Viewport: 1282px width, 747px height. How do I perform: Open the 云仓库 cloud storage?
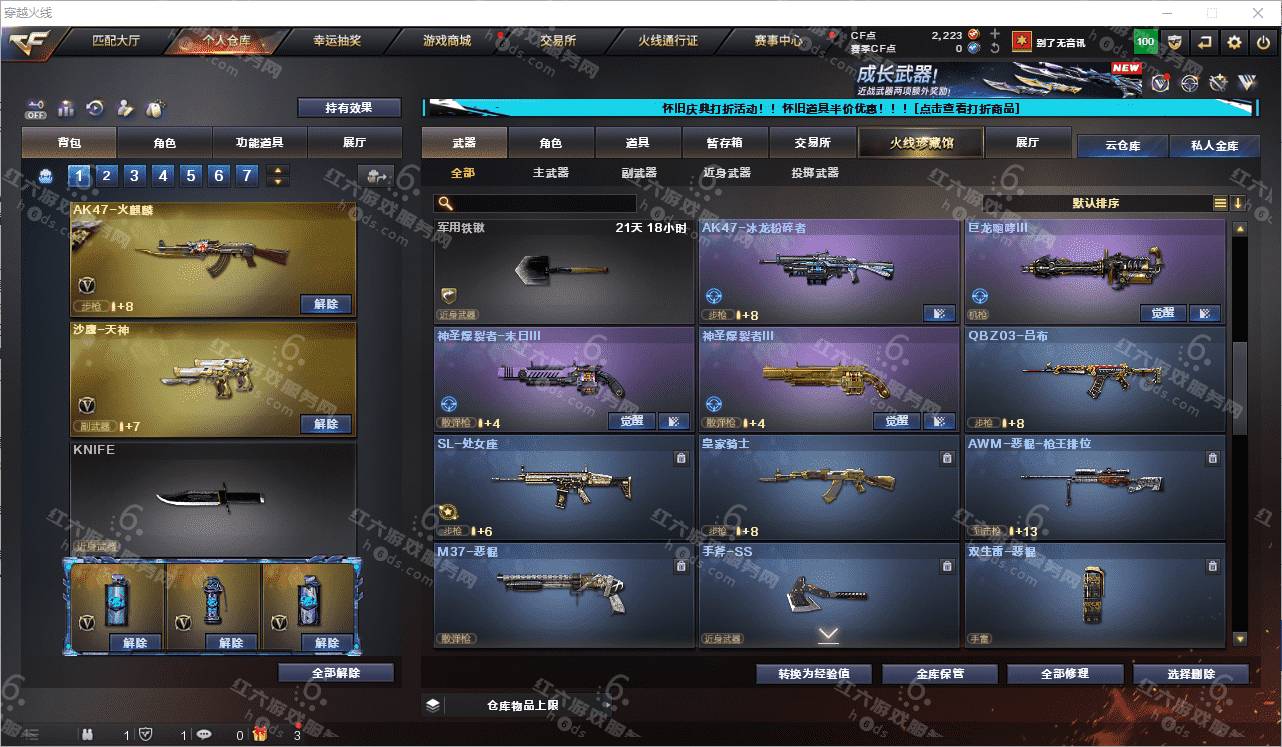(x=1122, y=146)
